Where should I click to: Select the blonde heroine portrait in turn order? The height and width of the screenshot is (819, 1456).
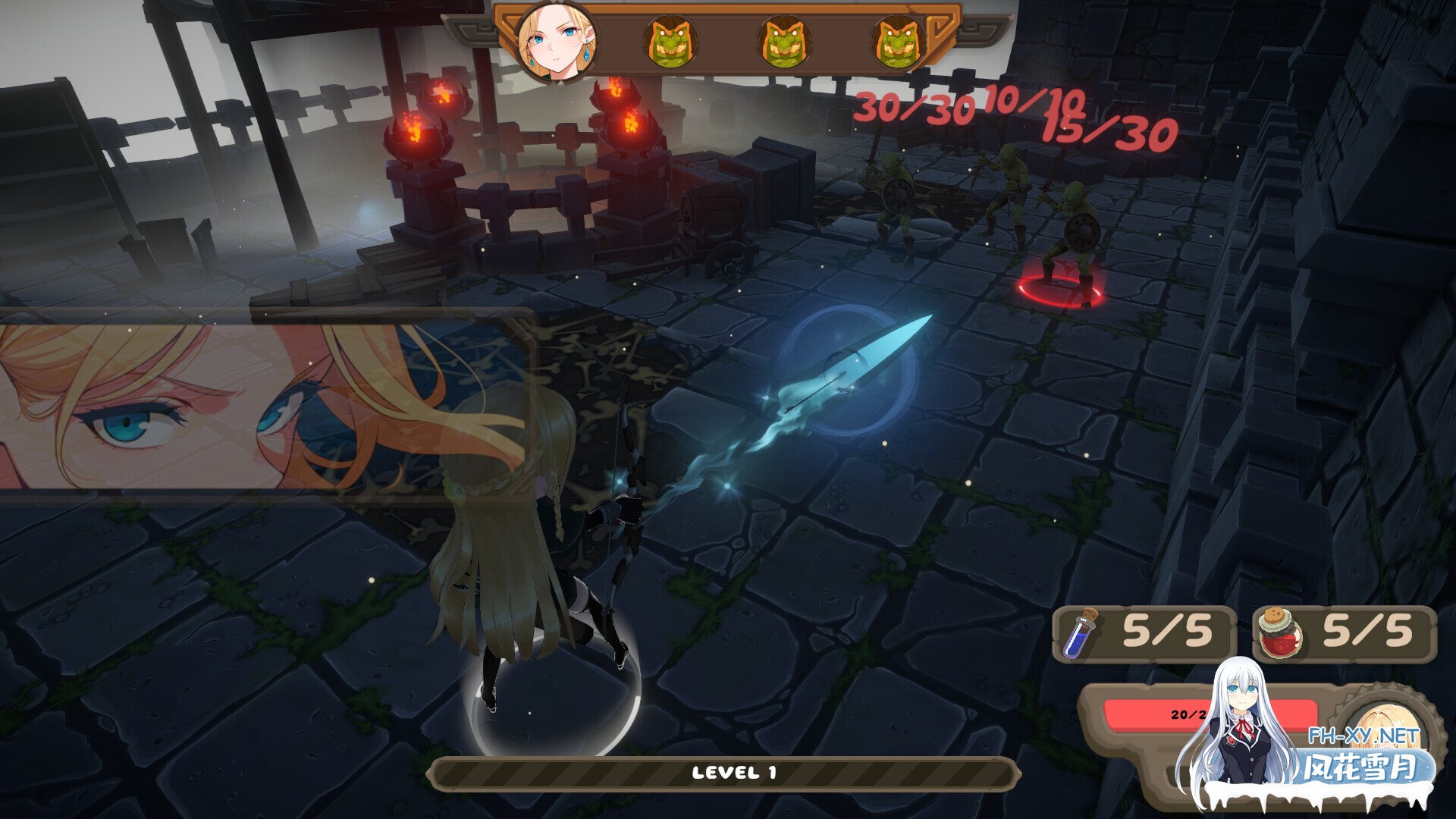(554, 41)
